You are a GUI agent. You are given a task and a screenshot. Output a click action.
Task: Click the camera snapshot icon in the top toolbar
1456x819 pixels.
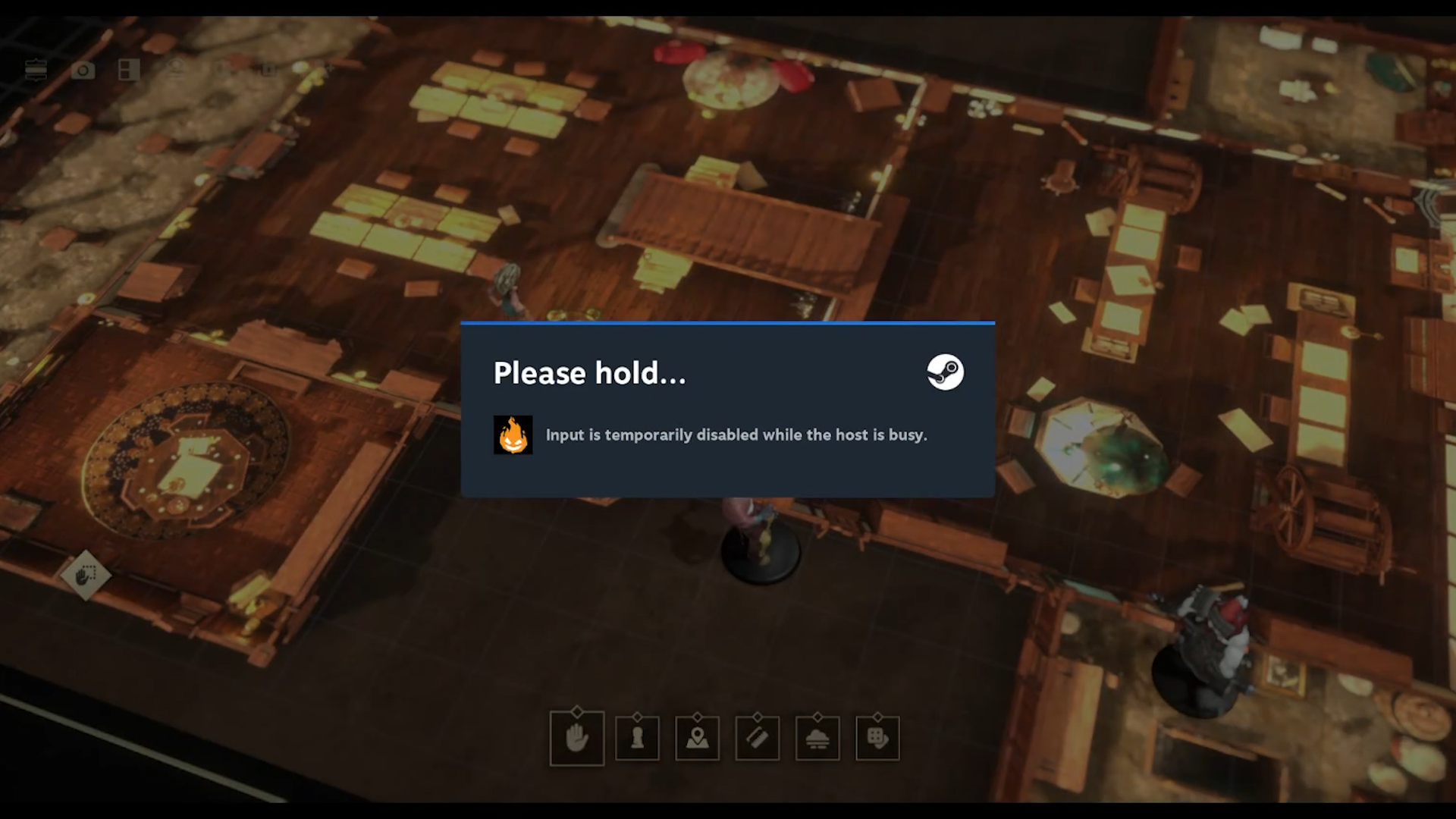[x=83, y=70]
